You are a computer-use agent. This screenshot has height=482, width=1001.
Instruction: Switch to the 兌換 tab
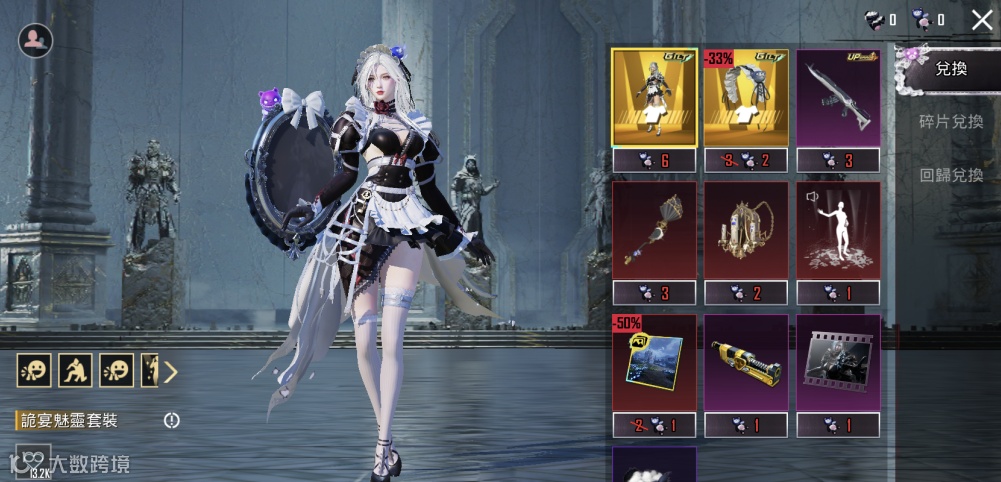950,70
